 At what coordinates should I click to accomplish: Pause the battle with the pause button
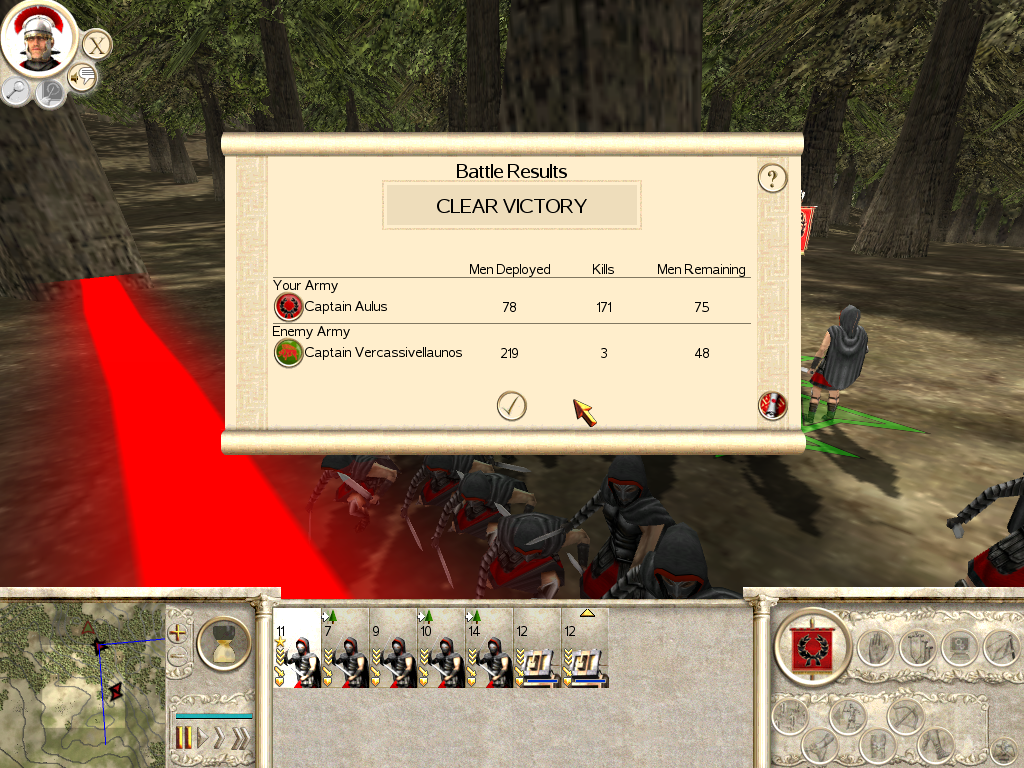point(183,739)
